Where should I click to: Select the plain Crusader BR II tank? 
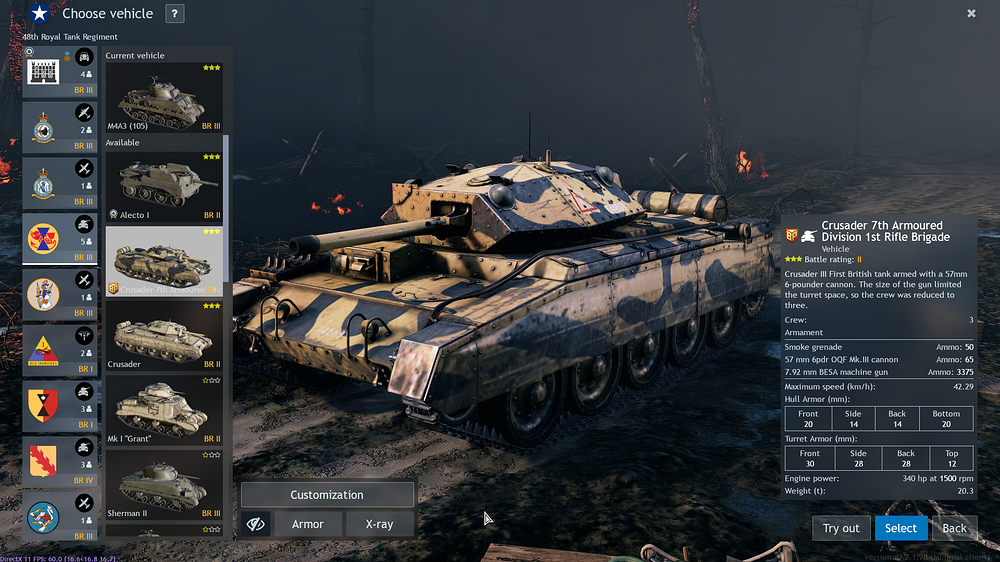(x=165, y=336)
